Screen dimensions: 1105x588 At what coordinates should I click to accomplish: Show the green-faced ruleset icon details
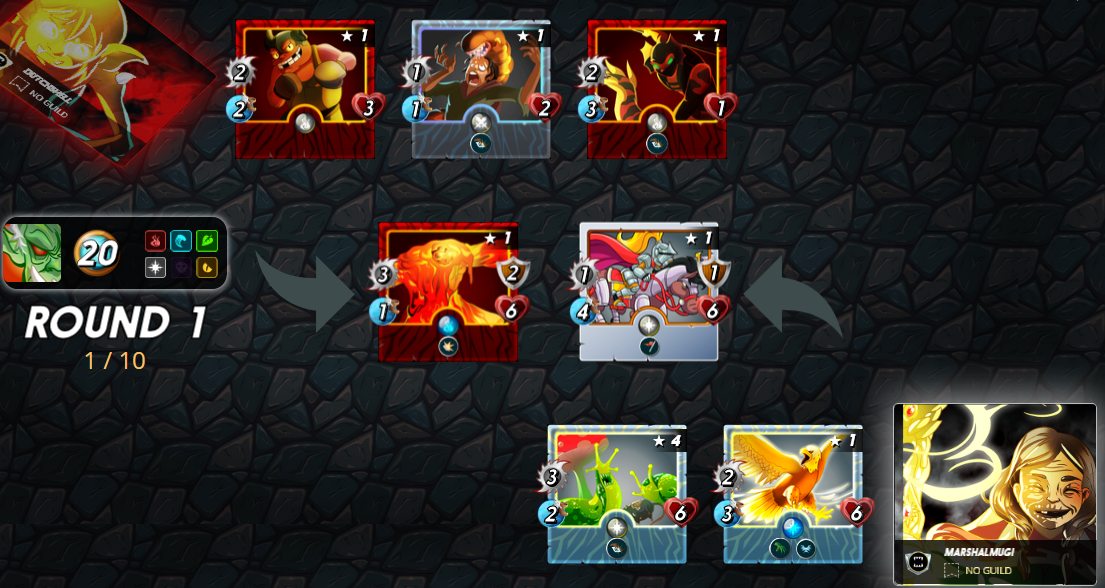coord(32,253)
